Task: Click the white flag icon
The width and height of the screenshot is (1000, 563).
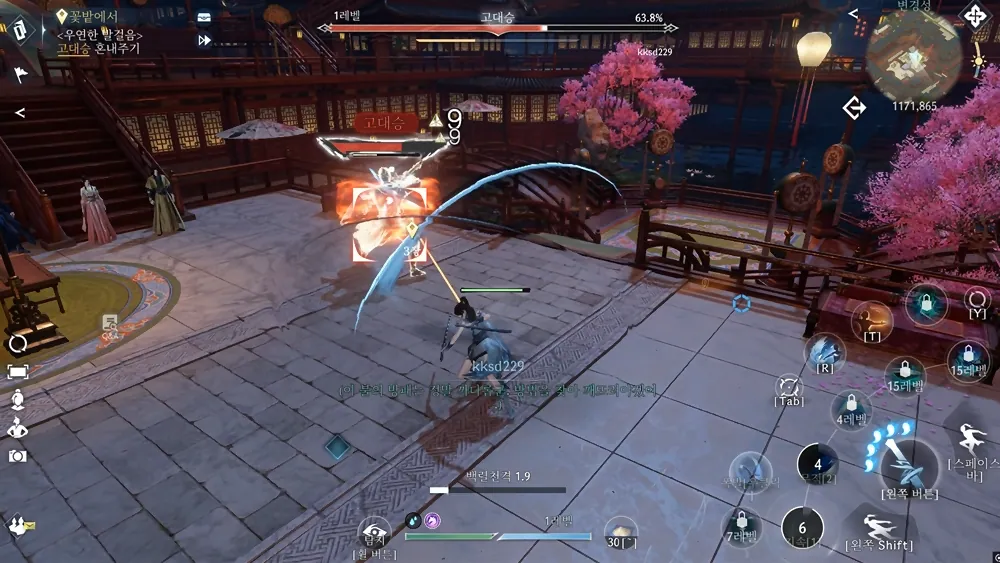Action: [x=21, y=72]
